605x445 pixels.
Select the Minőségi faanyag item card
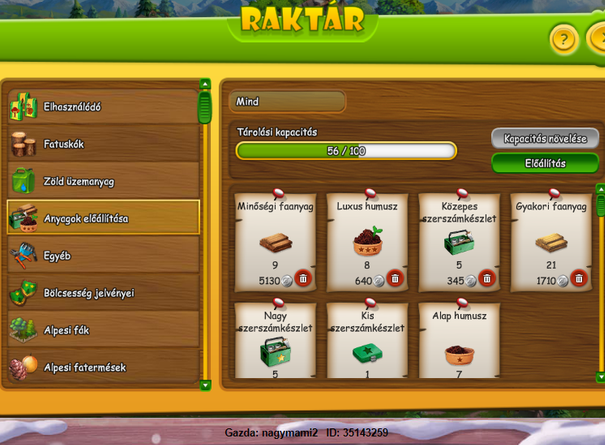[x=275, y=240]
